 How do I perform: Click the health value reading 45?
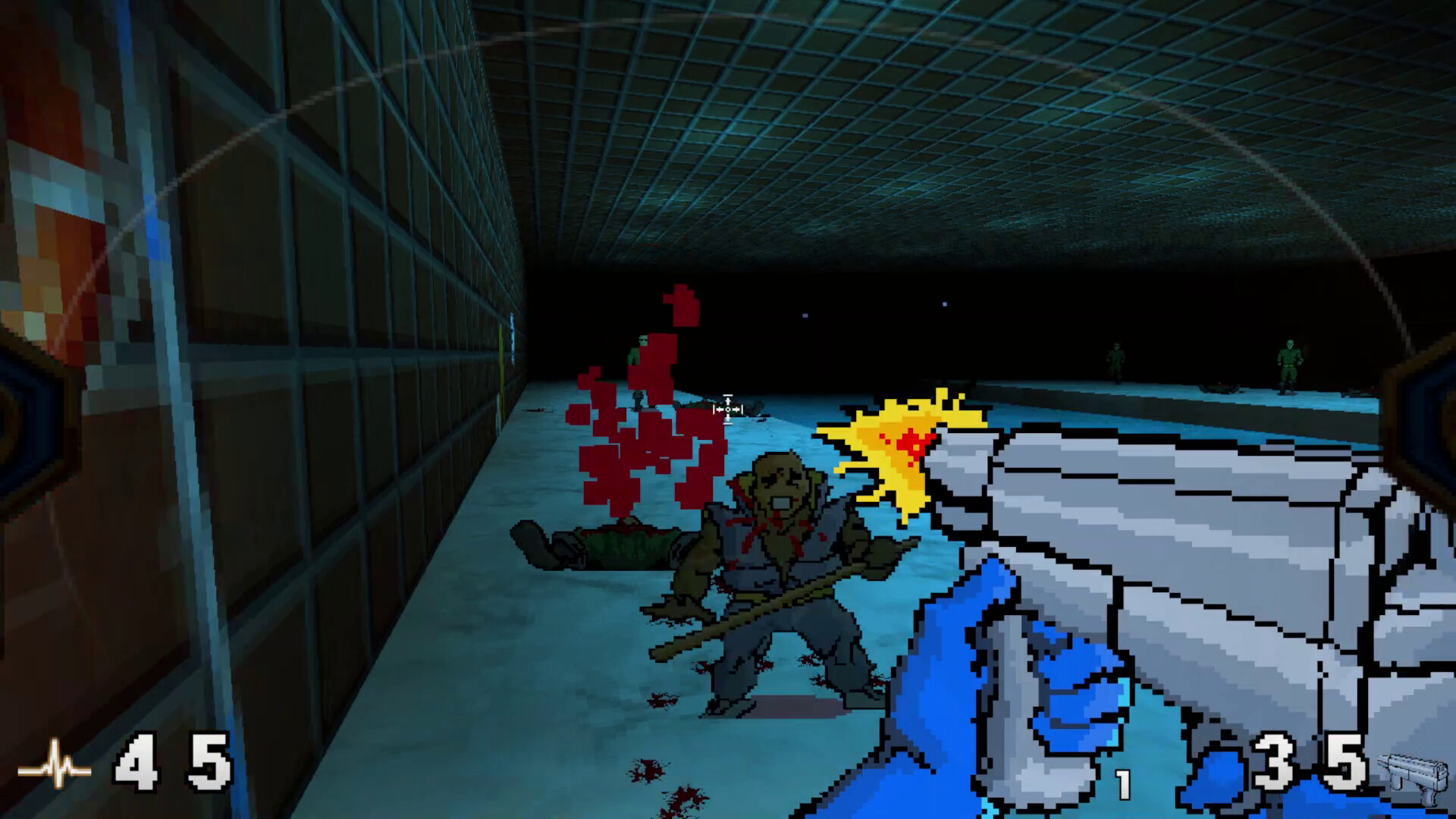pyautogui.click(x=171, y=762)
